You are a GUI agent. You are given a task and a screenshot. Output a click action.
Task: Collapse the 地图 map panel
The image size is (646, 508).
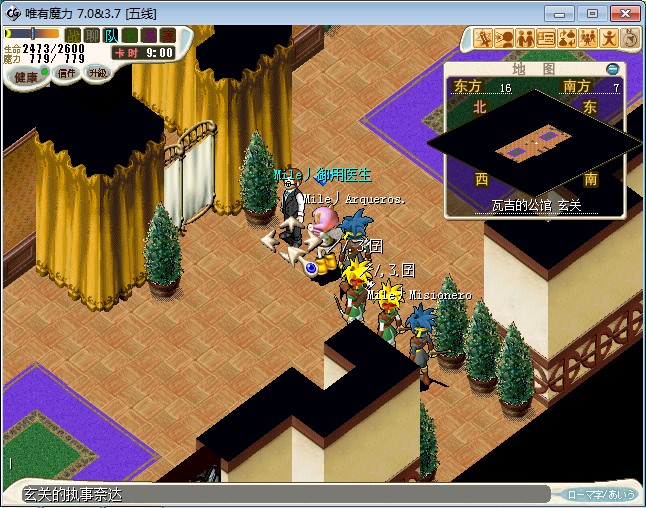coord(613,69)
